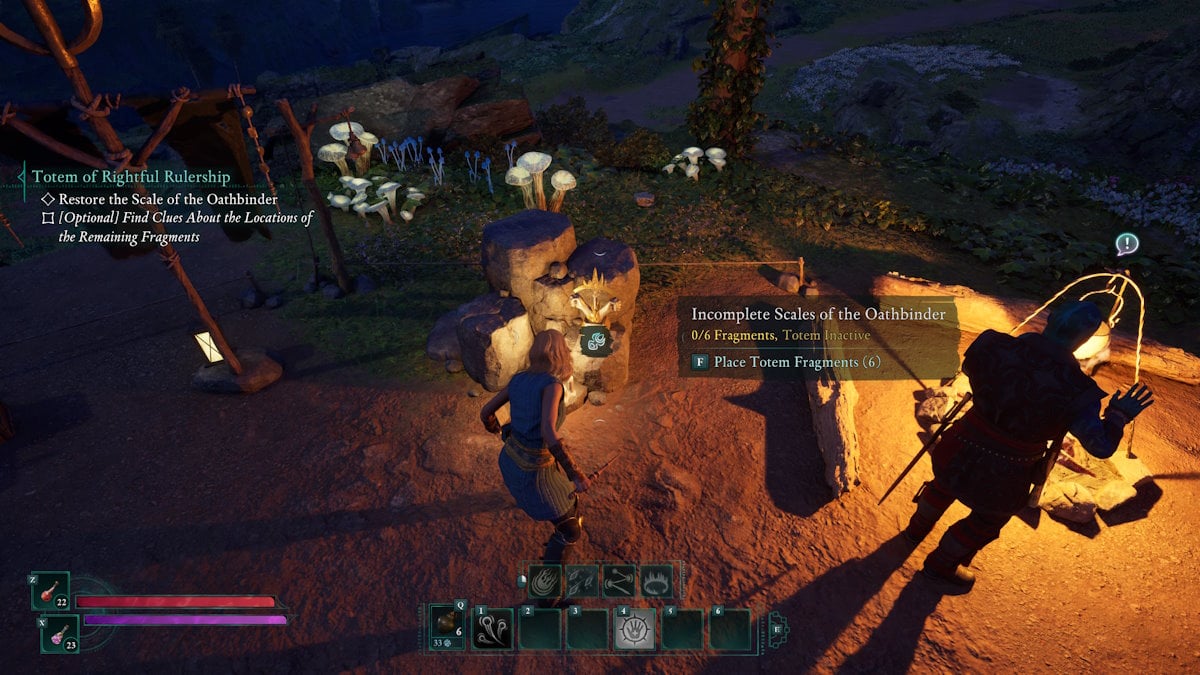Choose the fireball ability icon
The width and height of the screenshot is (1200, 675).
545,581
